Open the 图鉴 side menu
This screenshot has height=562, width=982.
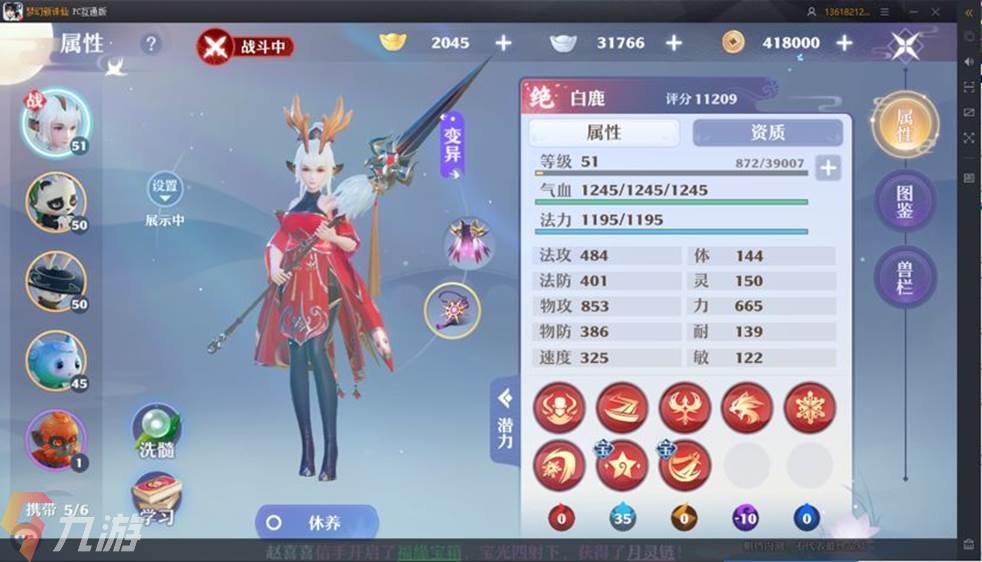pyautogui.click(x=904, y=201)
